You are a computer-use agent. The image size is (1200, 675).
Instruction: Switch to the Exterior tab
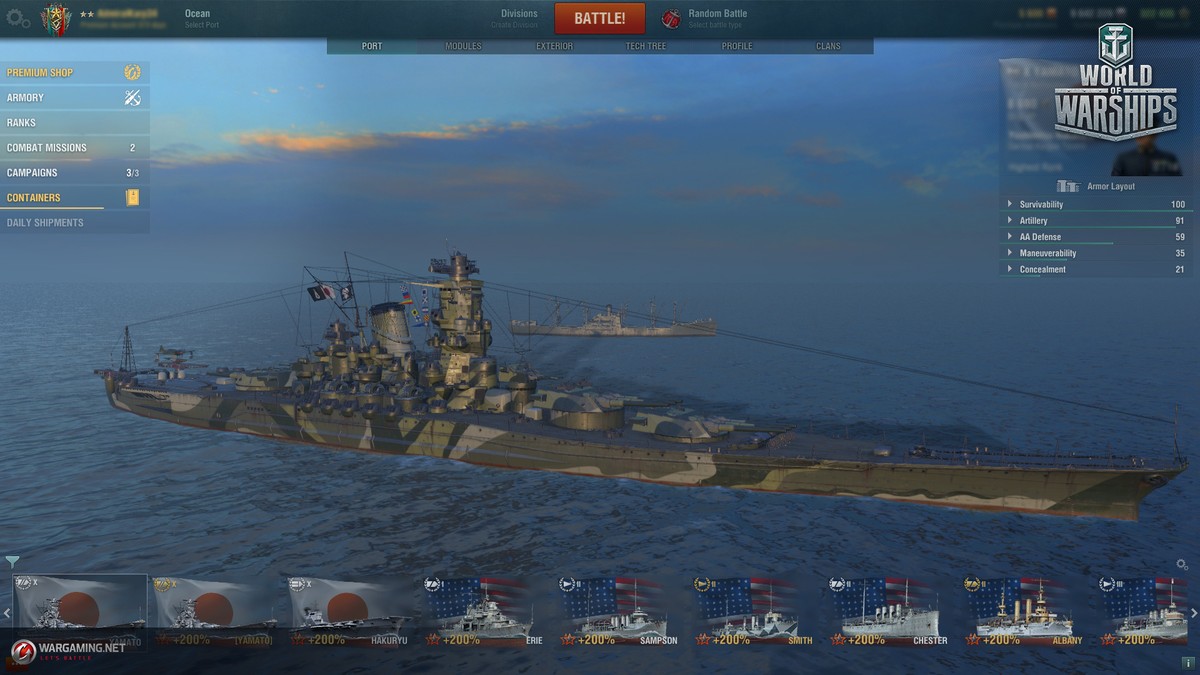(x=554, y=46)
